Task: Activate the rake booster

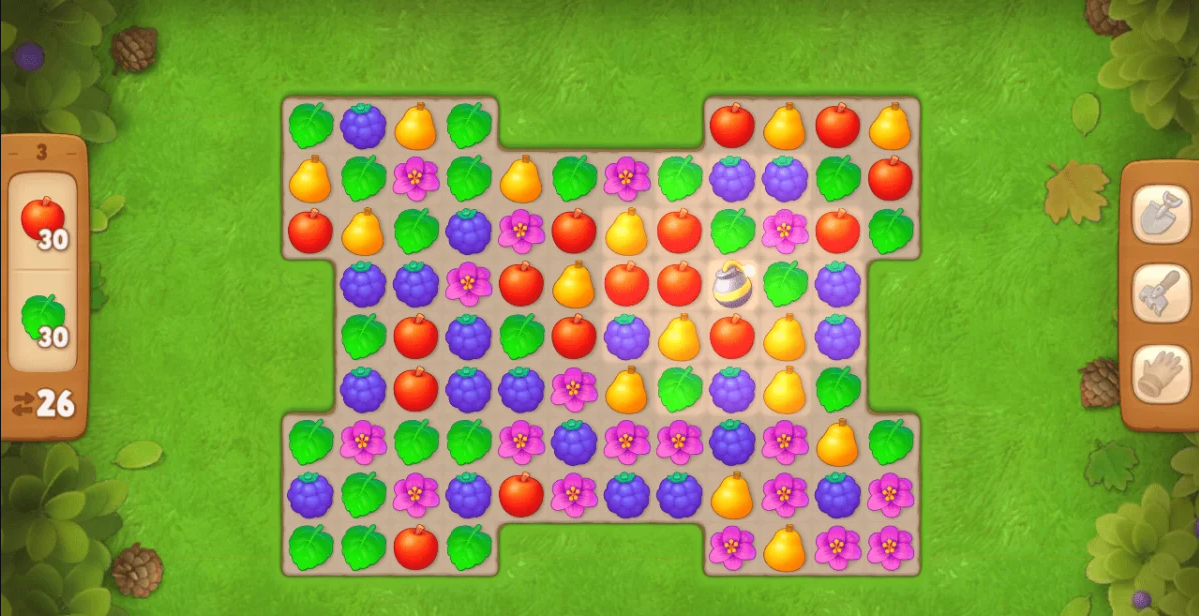Action: [x=1160, y=295]
